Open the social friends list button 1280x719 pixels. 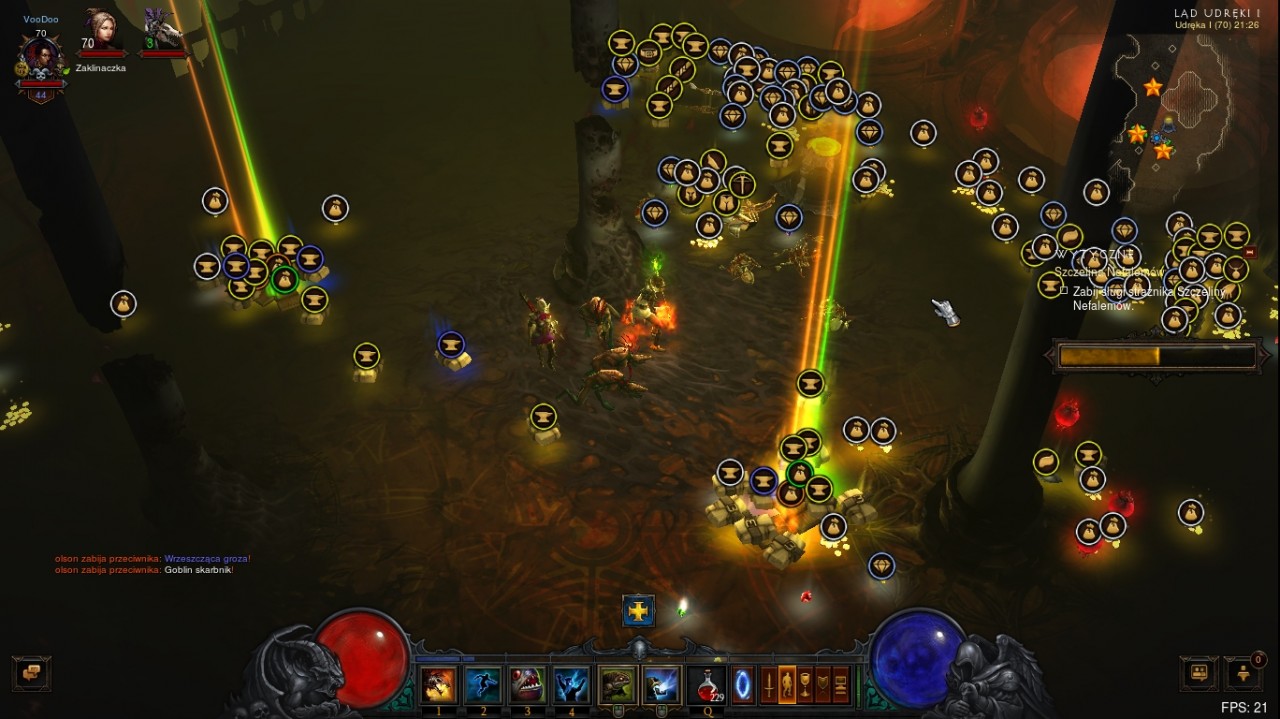pyautogui.click(x=1199, y=673)
